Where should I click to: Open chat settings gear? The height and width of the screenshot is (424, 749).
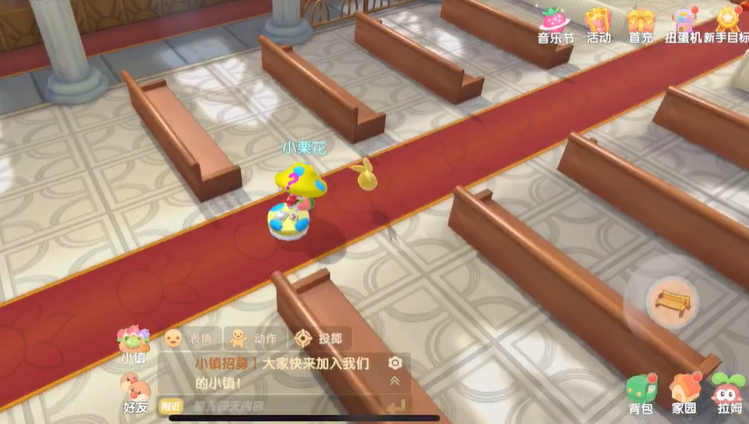(x=395, y=363)
